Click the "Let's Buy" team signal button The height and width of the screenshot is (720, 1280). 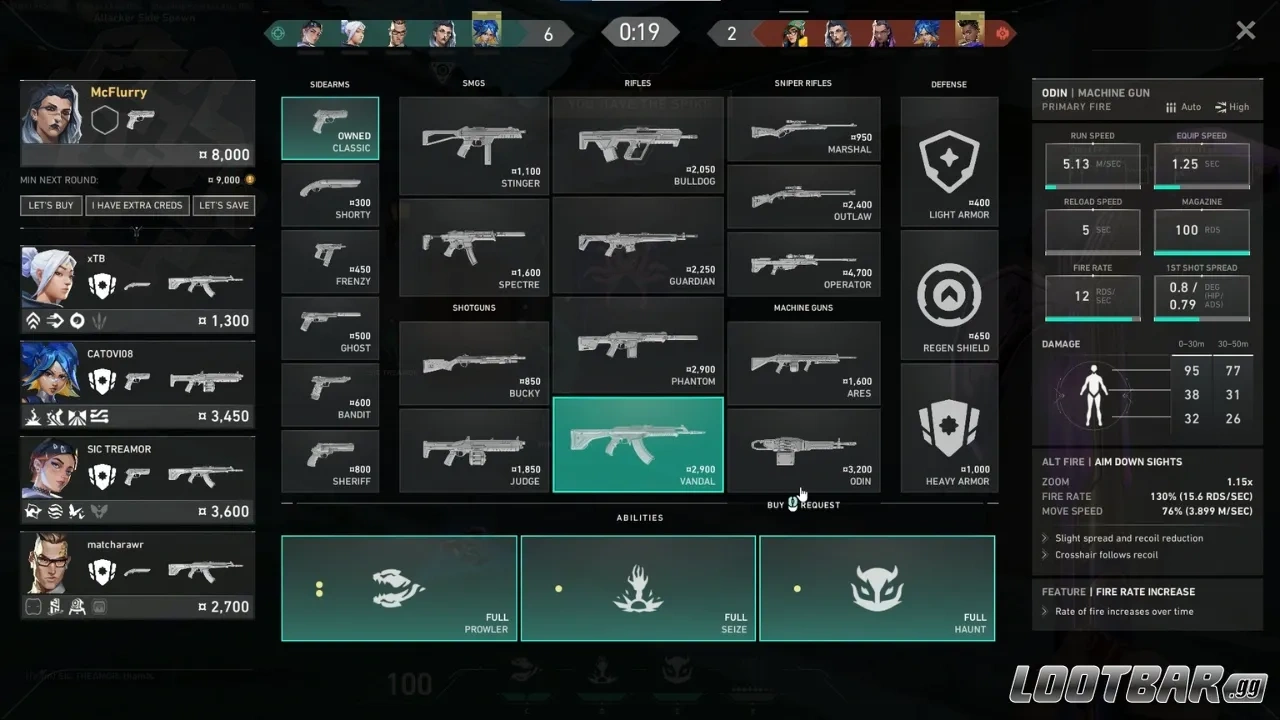[51, 205]
